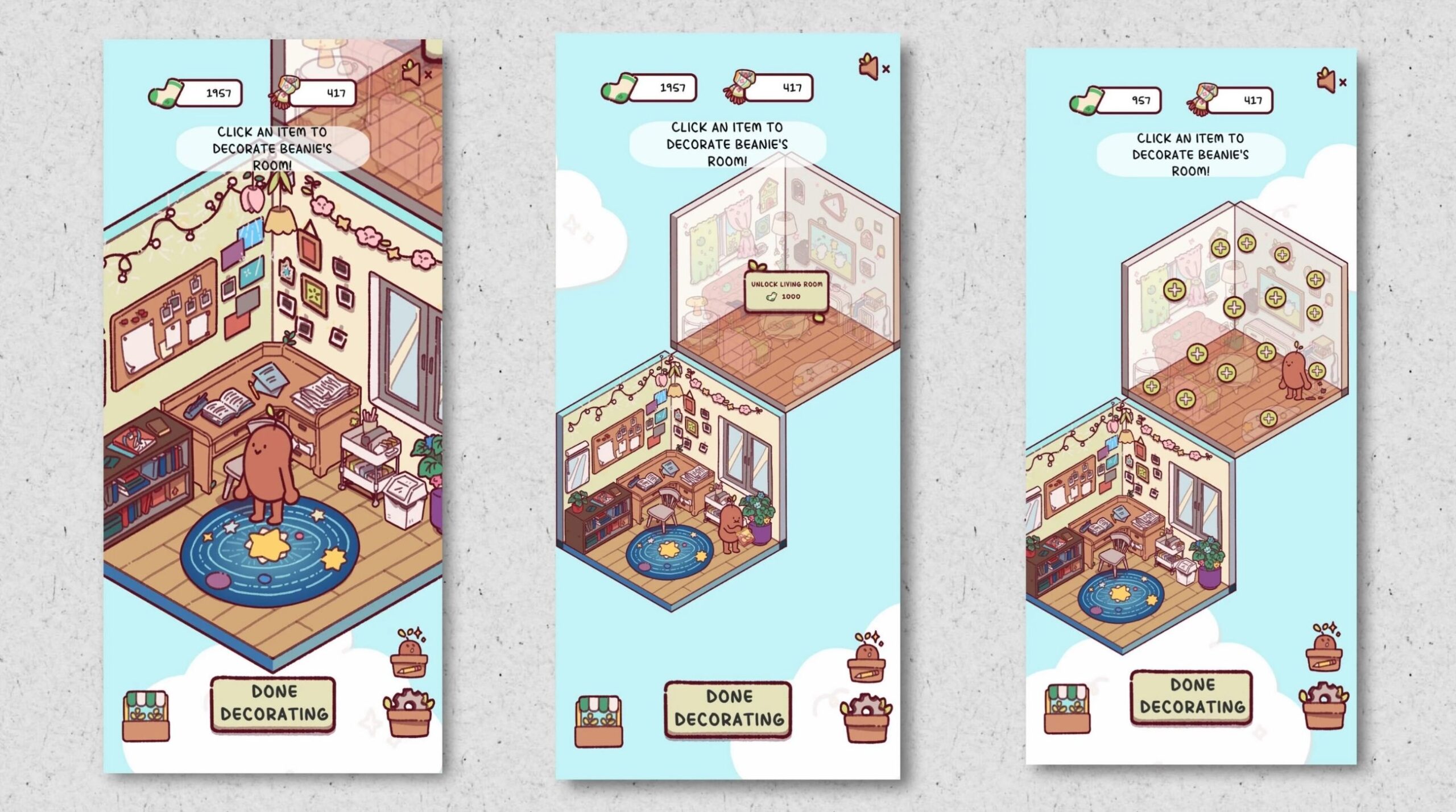Open gear flowerpot settings on the 957 socks screen
The image size is (1456, 812).
click(x=1323, y=707)
